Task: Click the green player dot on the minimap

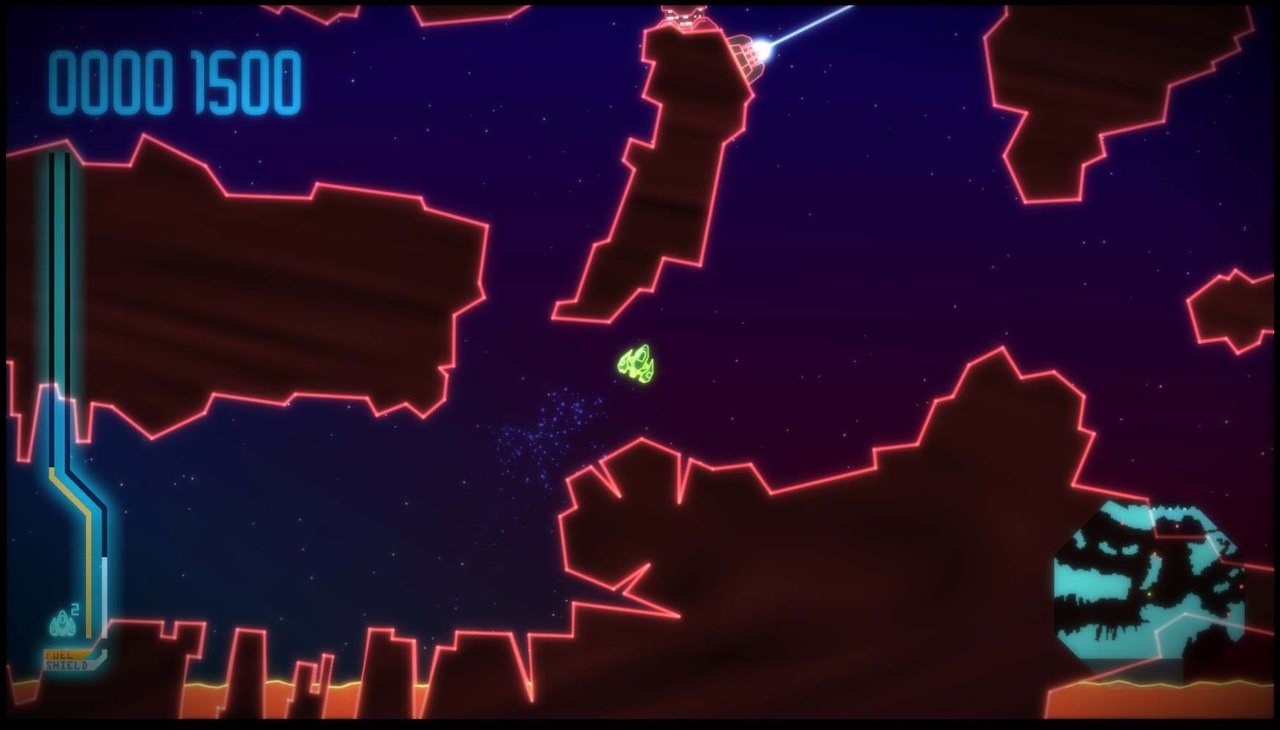Action: pos(1149,593)
